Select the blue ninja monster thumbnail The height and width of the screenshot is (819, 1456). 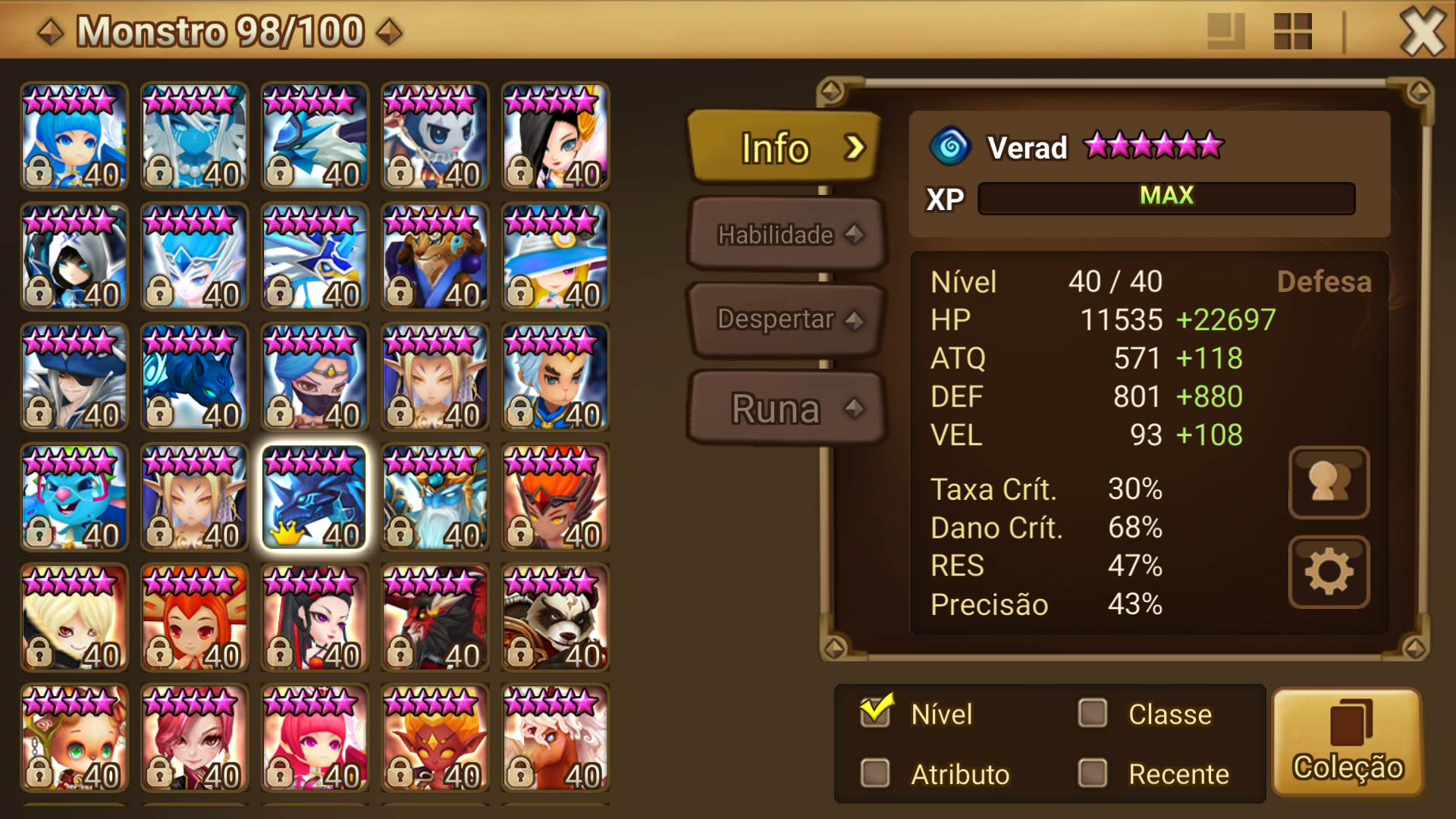tap(314, 377)
